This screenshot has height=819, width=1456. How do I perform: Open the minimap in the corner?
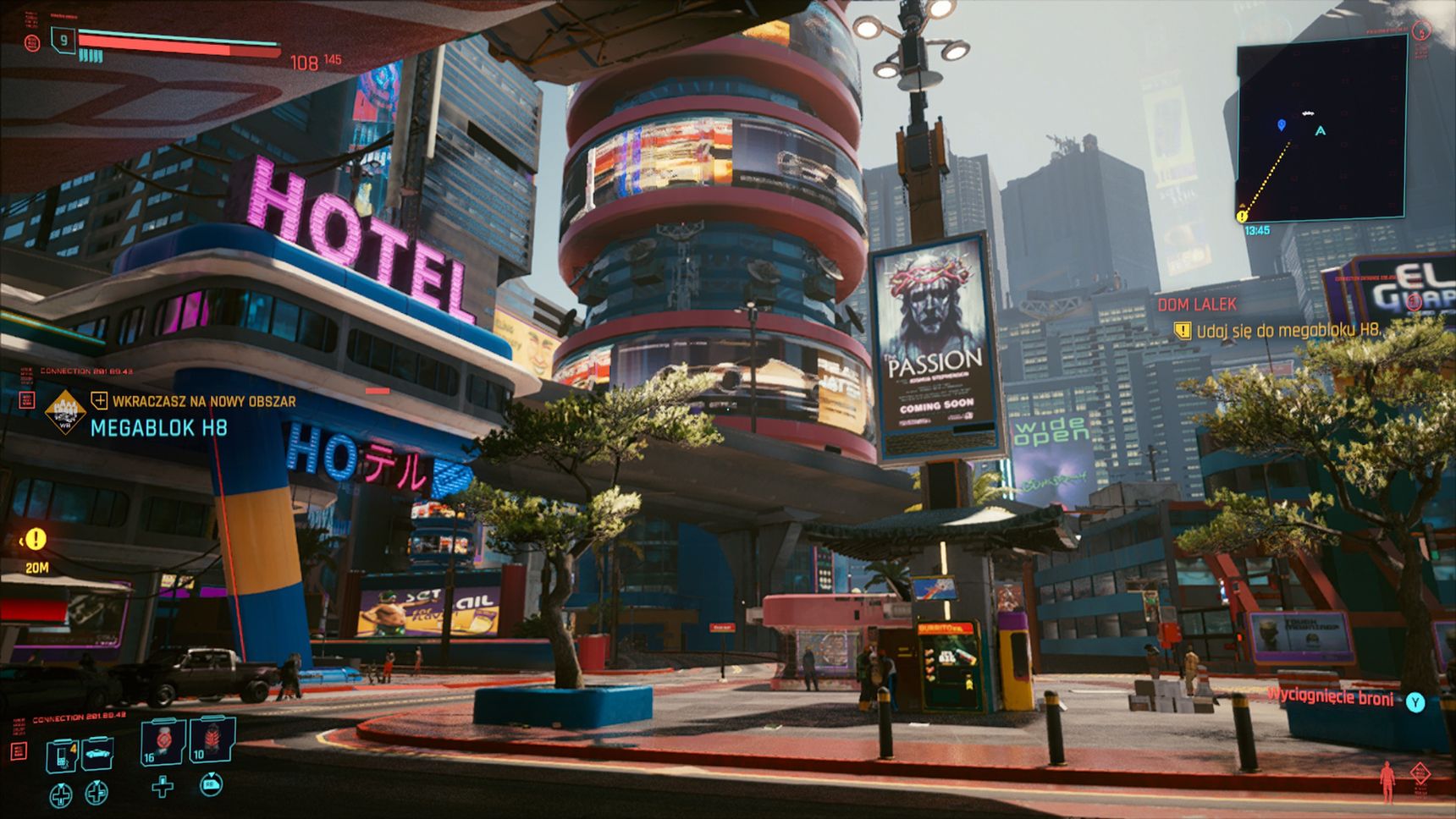[x=1321, y=127]
